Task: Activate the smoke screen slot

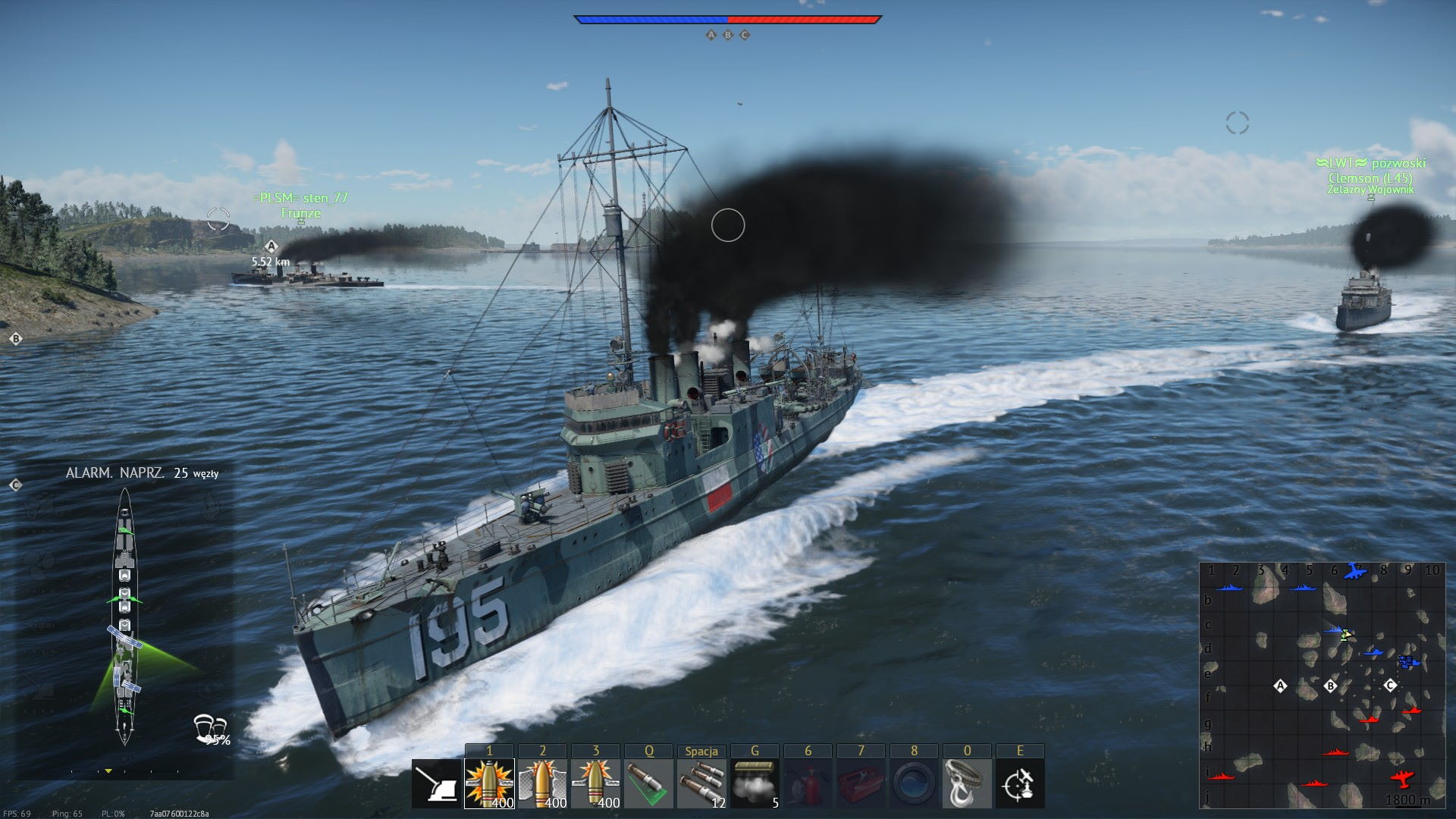Action: (755, 784)
